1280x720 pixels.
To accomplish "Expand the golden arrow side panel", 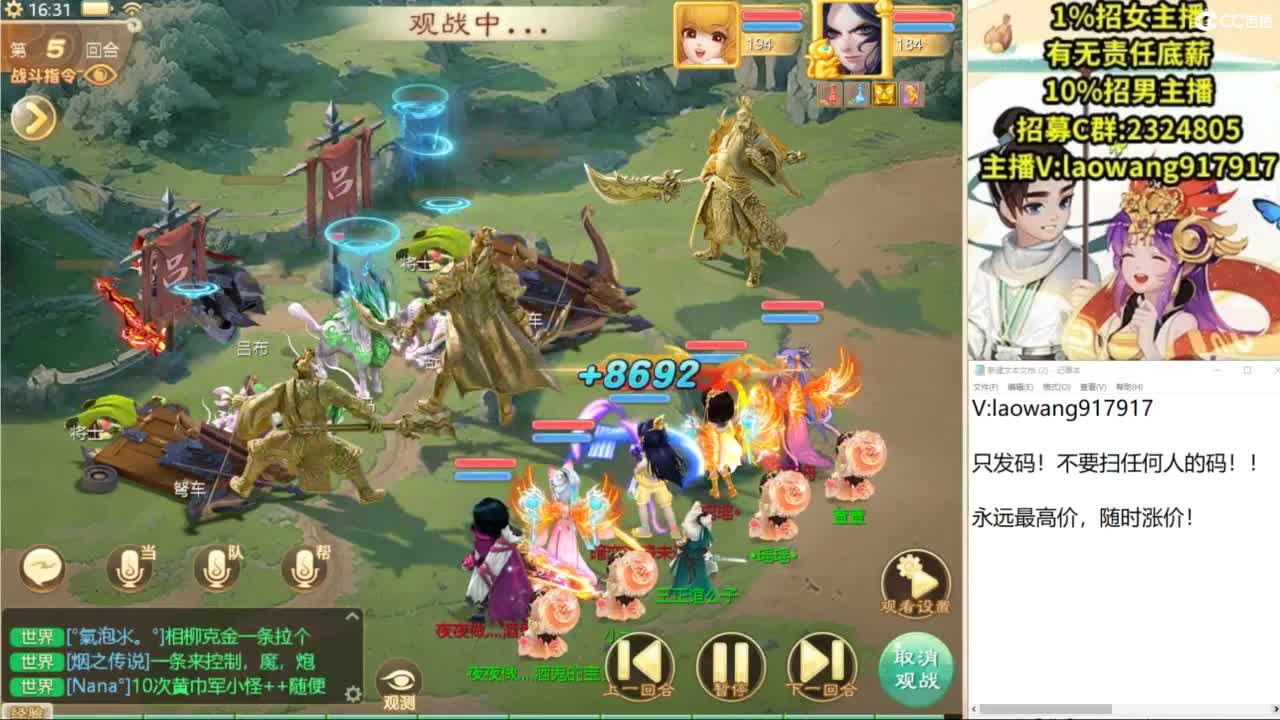I will click(x=34, y=120).
